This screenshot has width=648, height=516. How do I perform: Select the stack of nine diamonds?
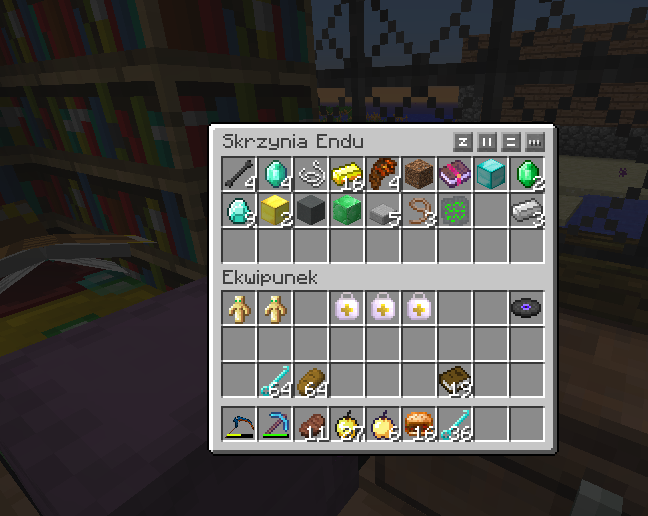239,210
